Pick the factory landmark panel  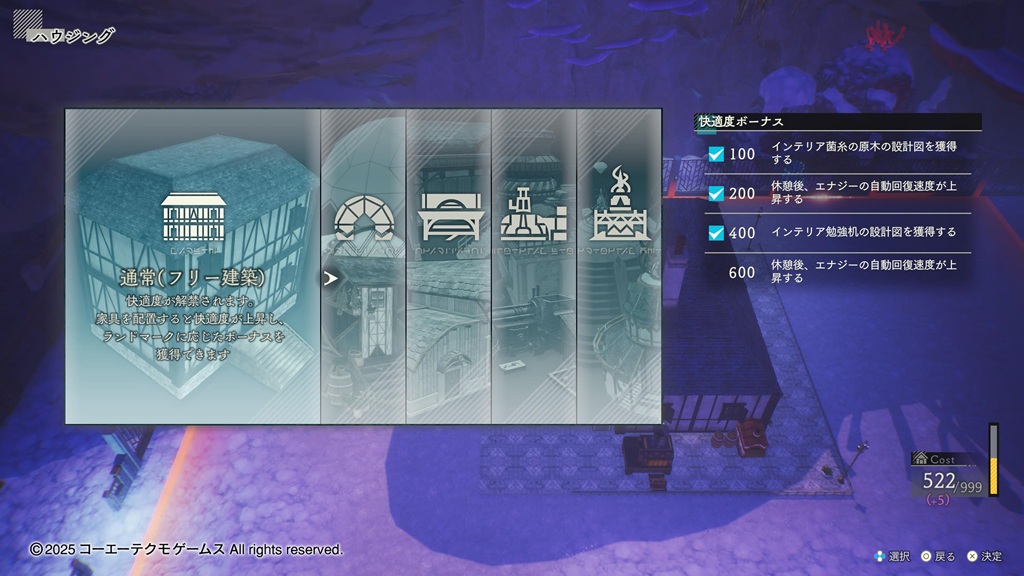(534, 266)
